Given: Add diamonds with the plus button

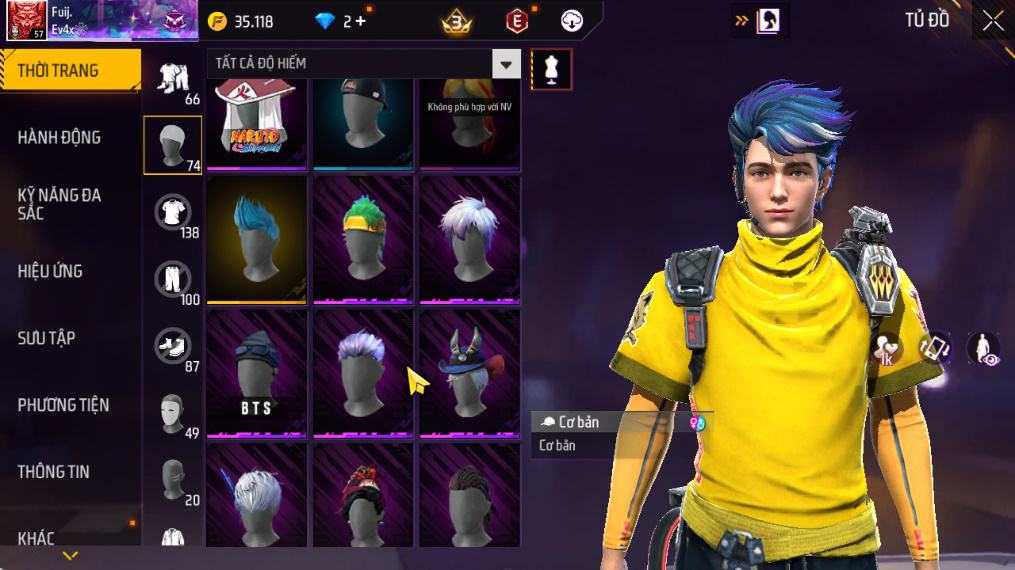Looking at the screenshot, I should tap(361, 21).
